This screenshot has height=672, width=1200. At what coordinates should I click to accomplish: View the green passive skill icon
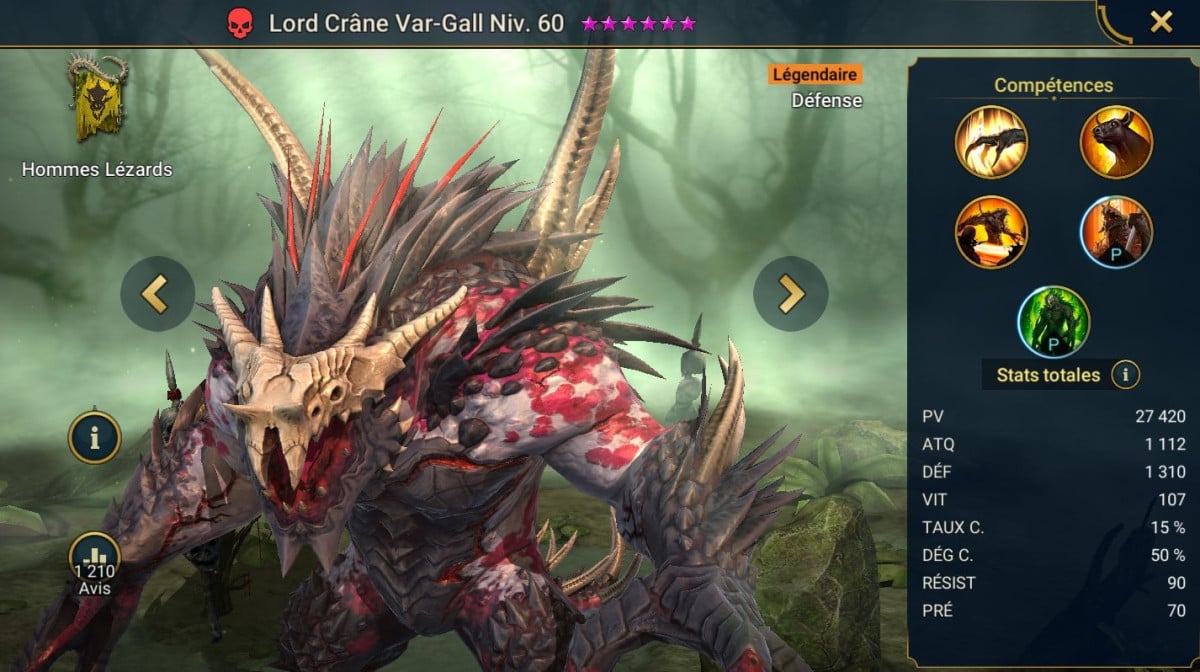pyautogui.click(x=1054, y=322)
